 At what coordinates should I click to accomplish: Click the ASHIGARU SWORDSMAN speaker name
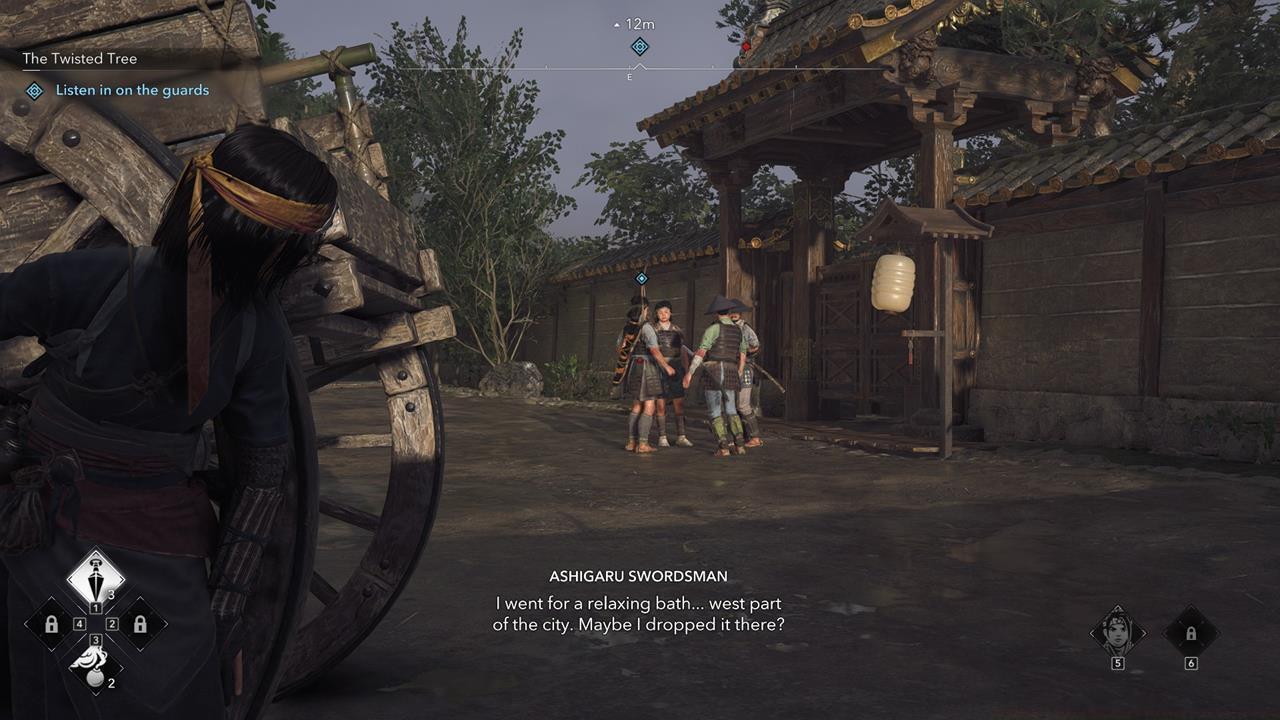pyautogui.click(x=640, y=575)
